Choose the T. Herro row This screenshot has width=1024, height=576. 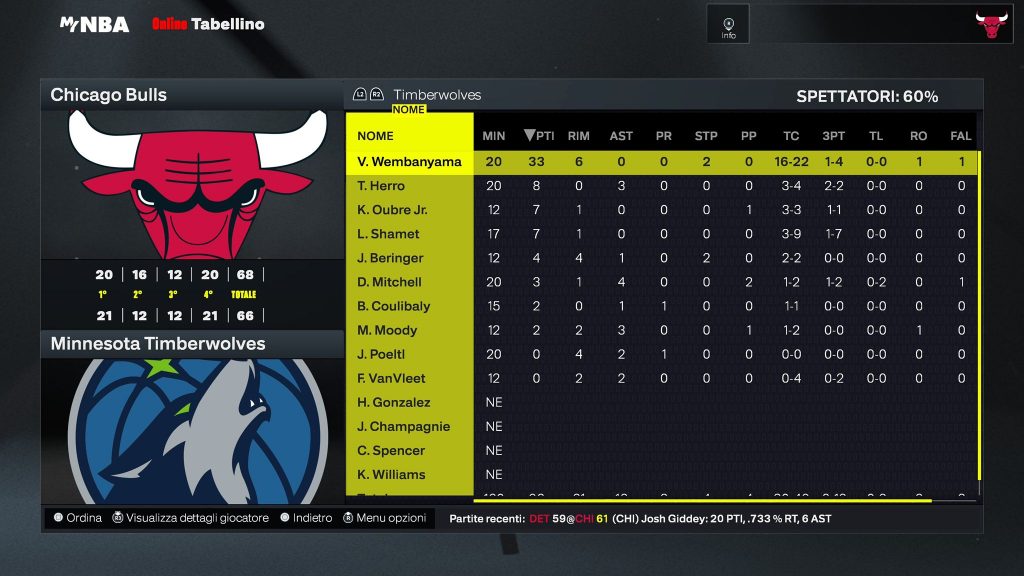380,186
